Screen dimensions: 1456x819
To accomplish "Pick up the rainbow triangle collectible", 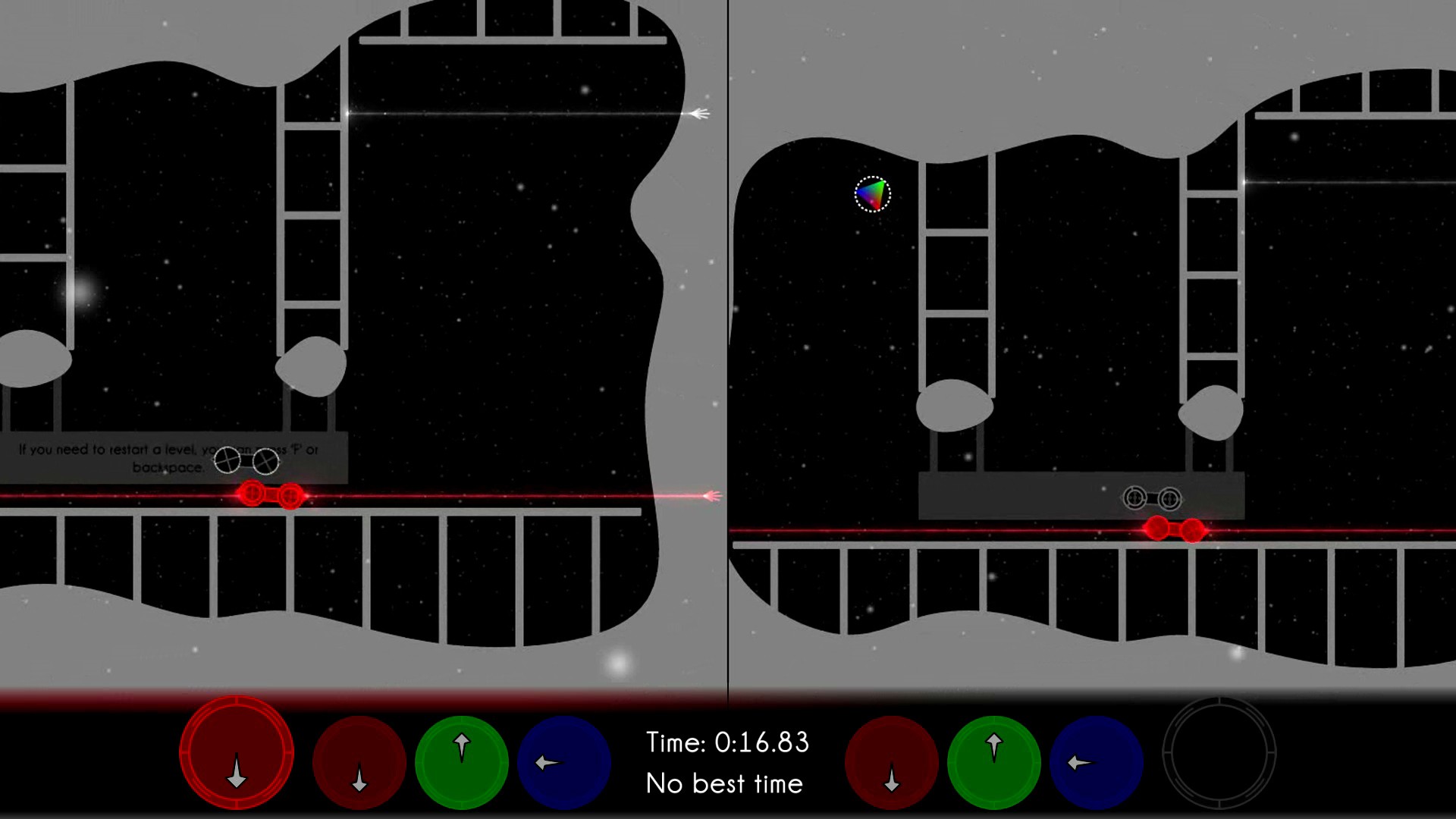I will [872, 194].
